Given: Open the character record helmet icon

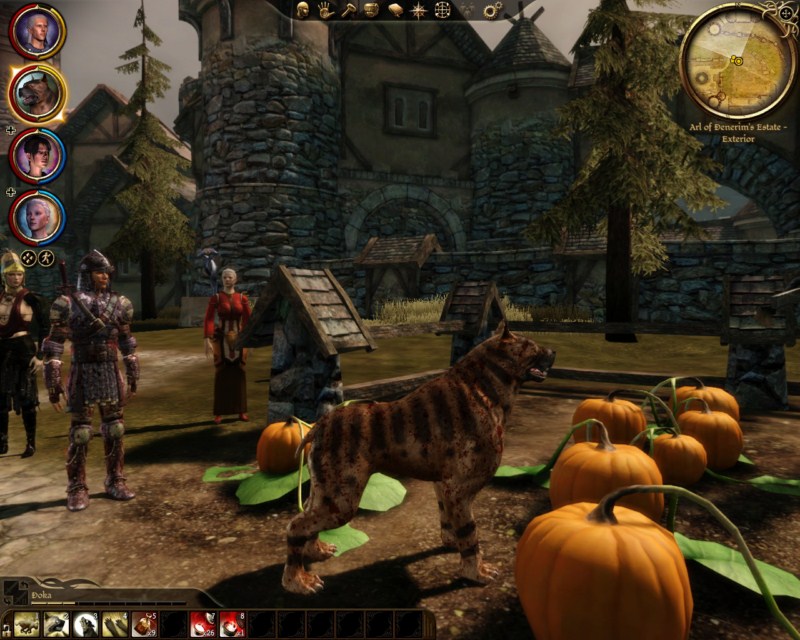Looking at the screenshot, I should point(303,10).
